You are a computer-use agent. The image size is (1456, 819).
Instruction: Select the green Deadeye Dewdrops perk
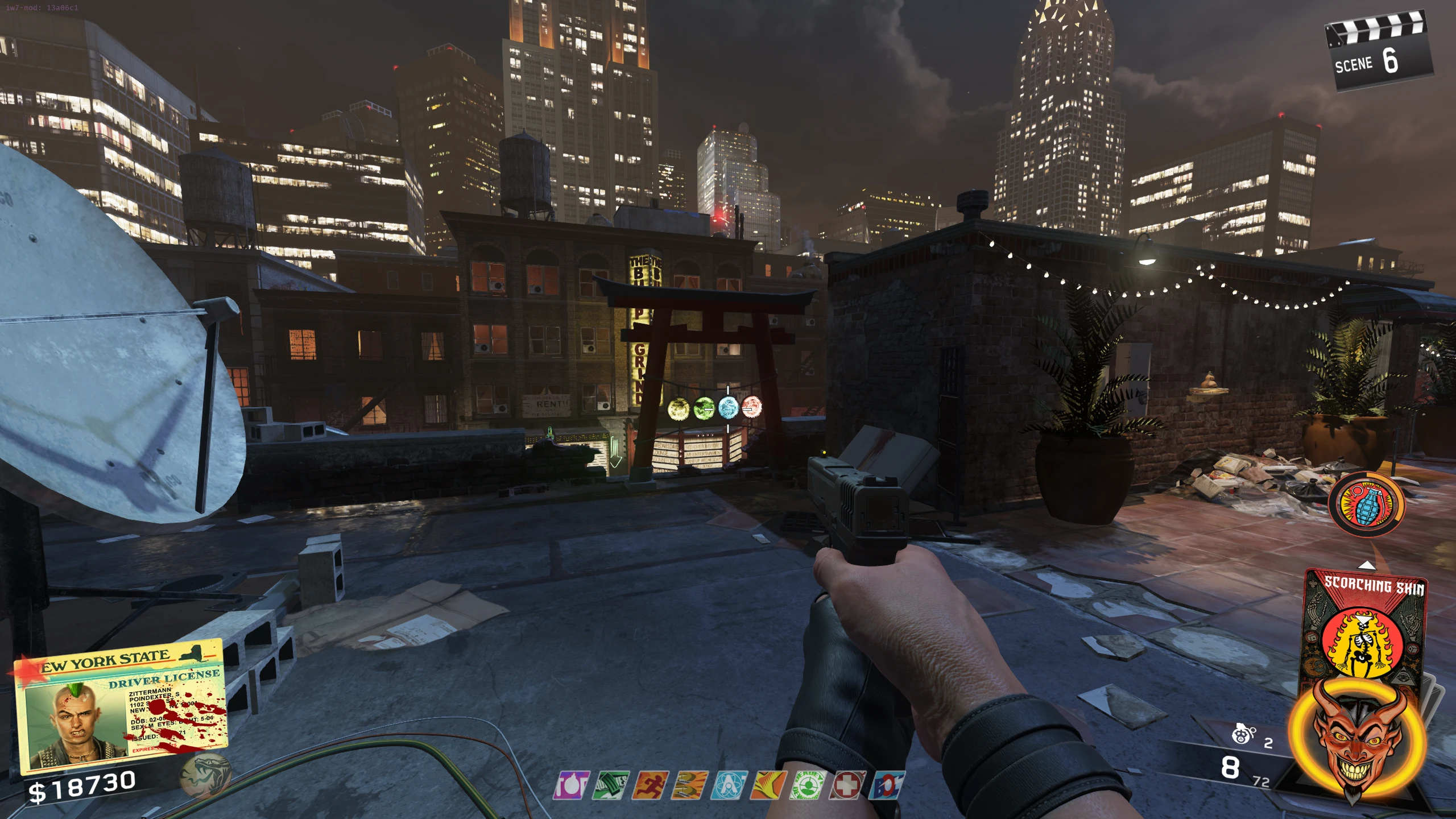807,785
